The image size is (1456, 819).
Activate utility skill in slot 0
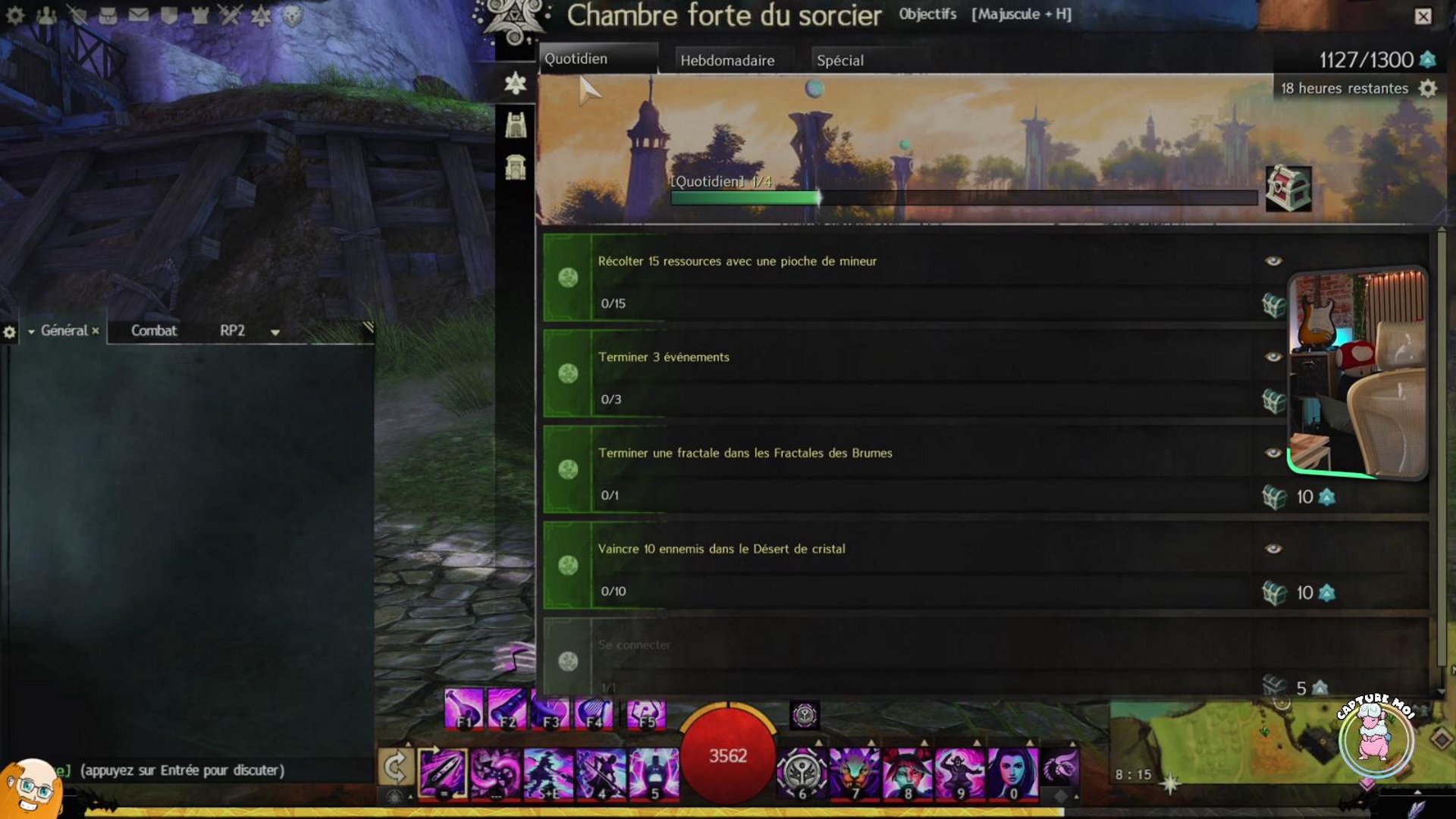pos(1012,773)
